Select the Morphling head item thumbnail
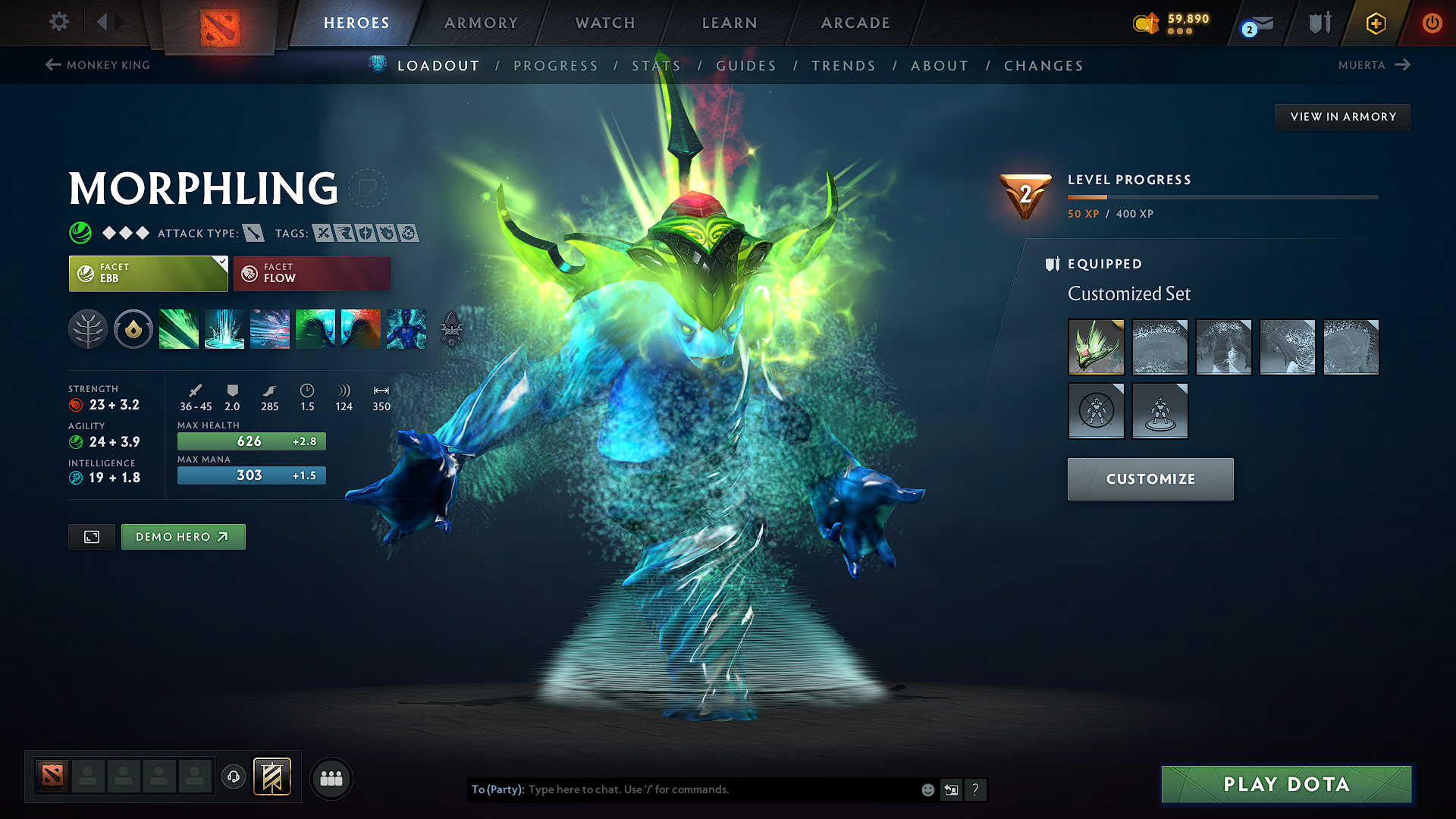This screenshot has width=1456, height=819. click(x=1096, y=347)
